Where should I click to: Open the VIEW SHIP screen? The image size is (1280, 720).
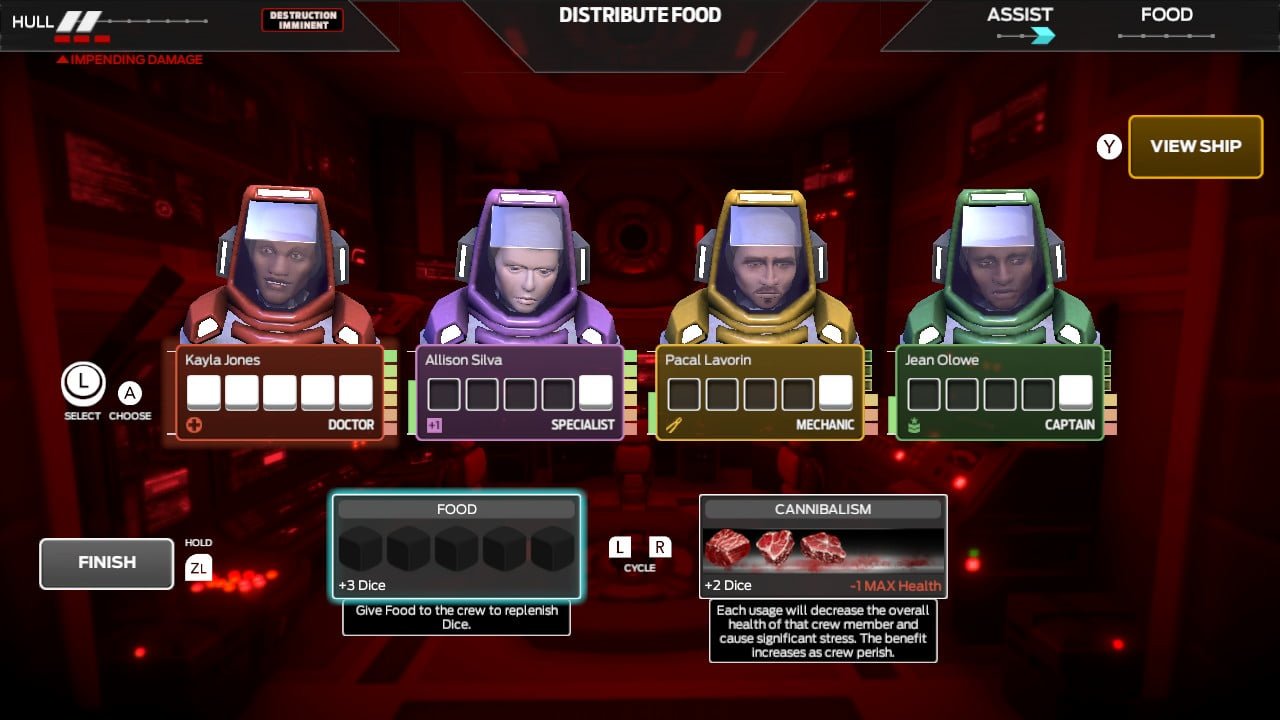pos(1195,146)
